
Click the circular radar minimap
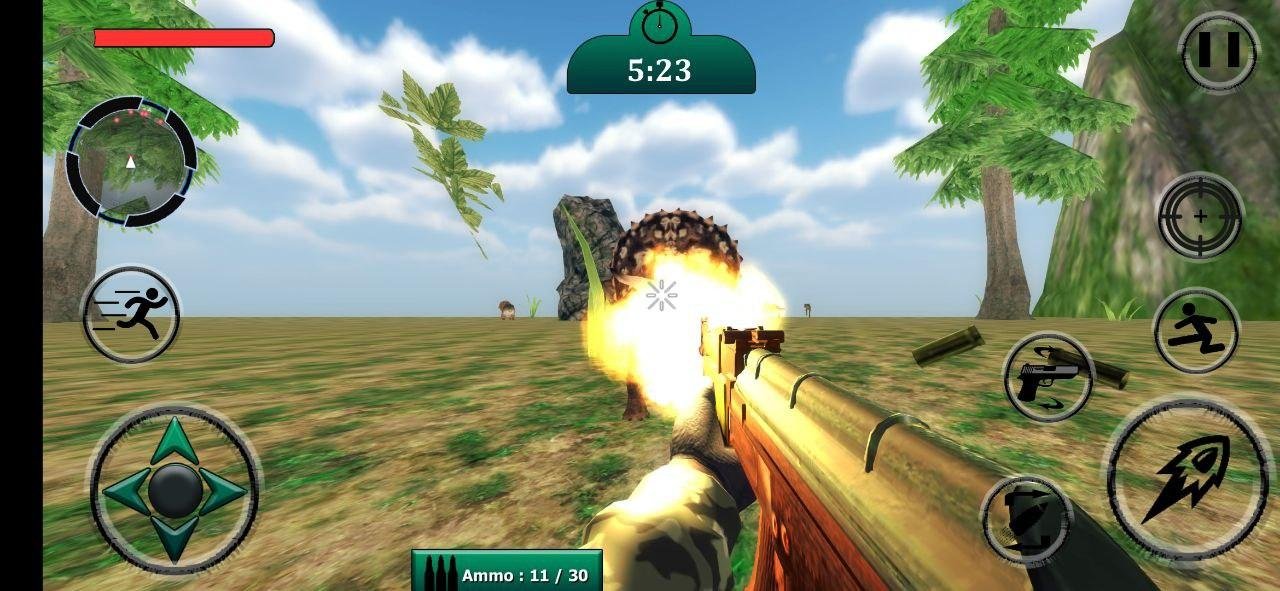tap(131, 160)
